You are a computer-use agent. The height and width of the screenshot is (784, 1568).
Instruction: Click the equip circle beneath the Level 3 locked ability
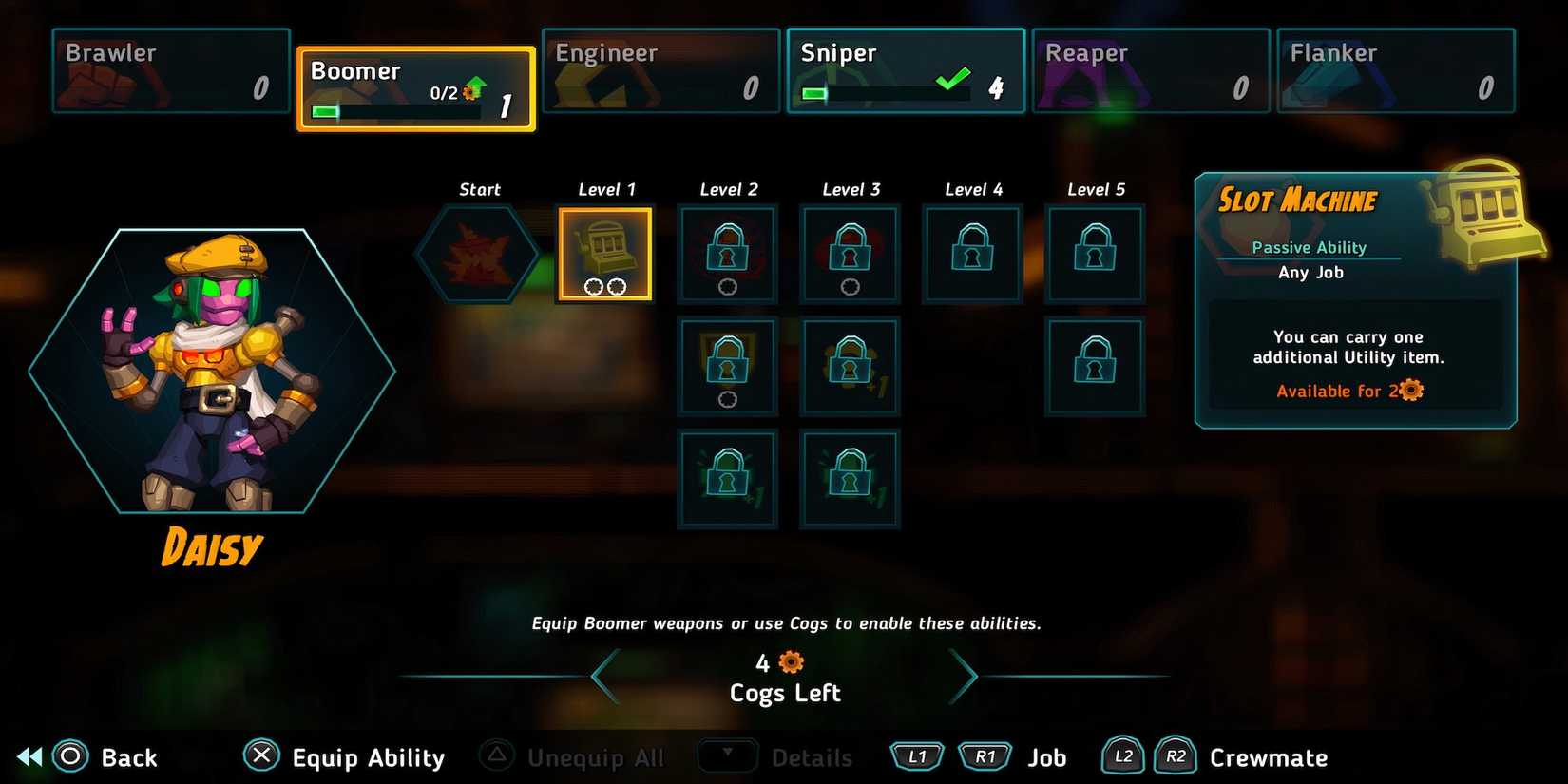(x=849, y=286)
